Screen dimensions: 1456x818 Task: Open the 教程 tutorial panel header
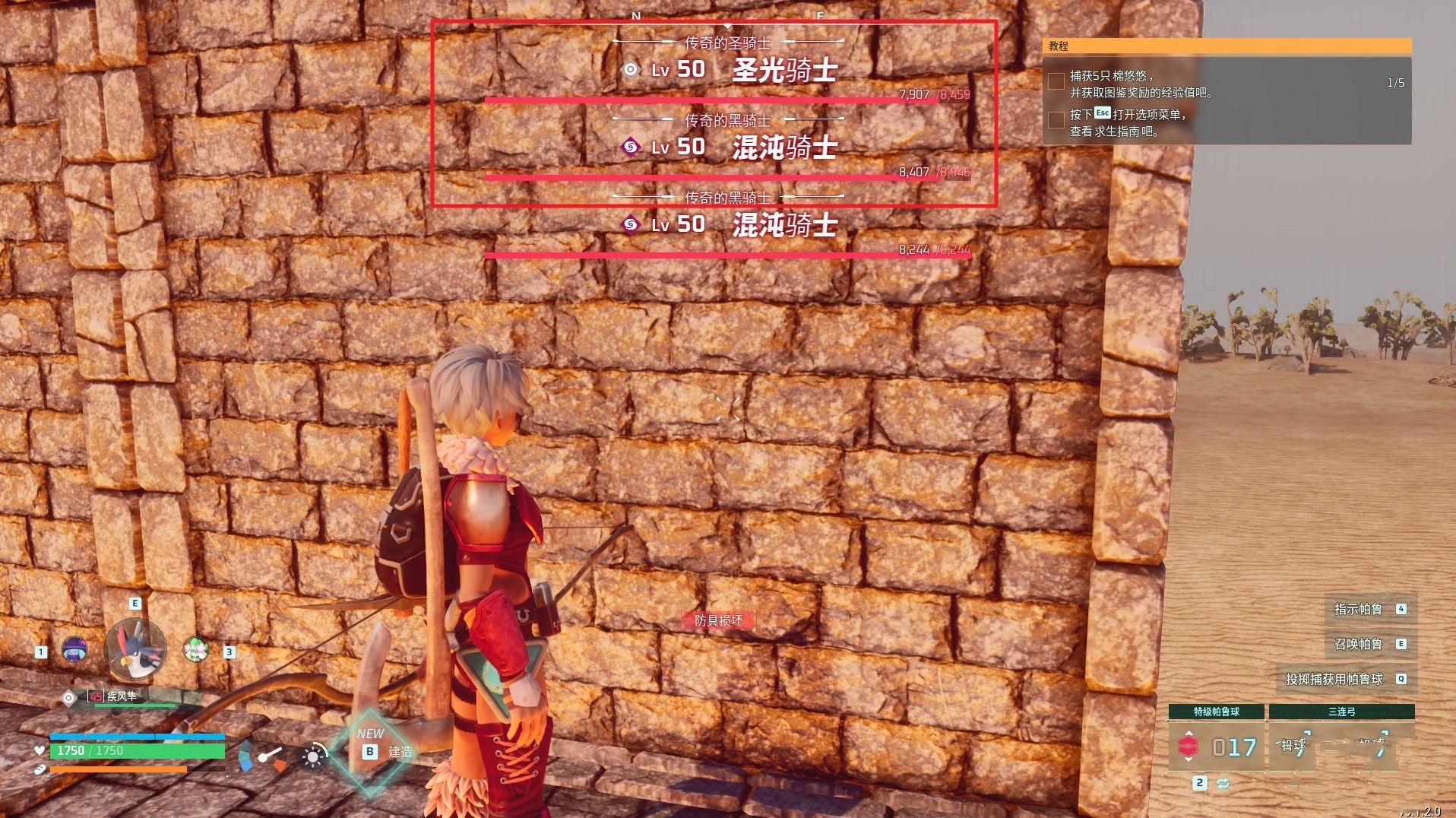[x=1227, y=46]
